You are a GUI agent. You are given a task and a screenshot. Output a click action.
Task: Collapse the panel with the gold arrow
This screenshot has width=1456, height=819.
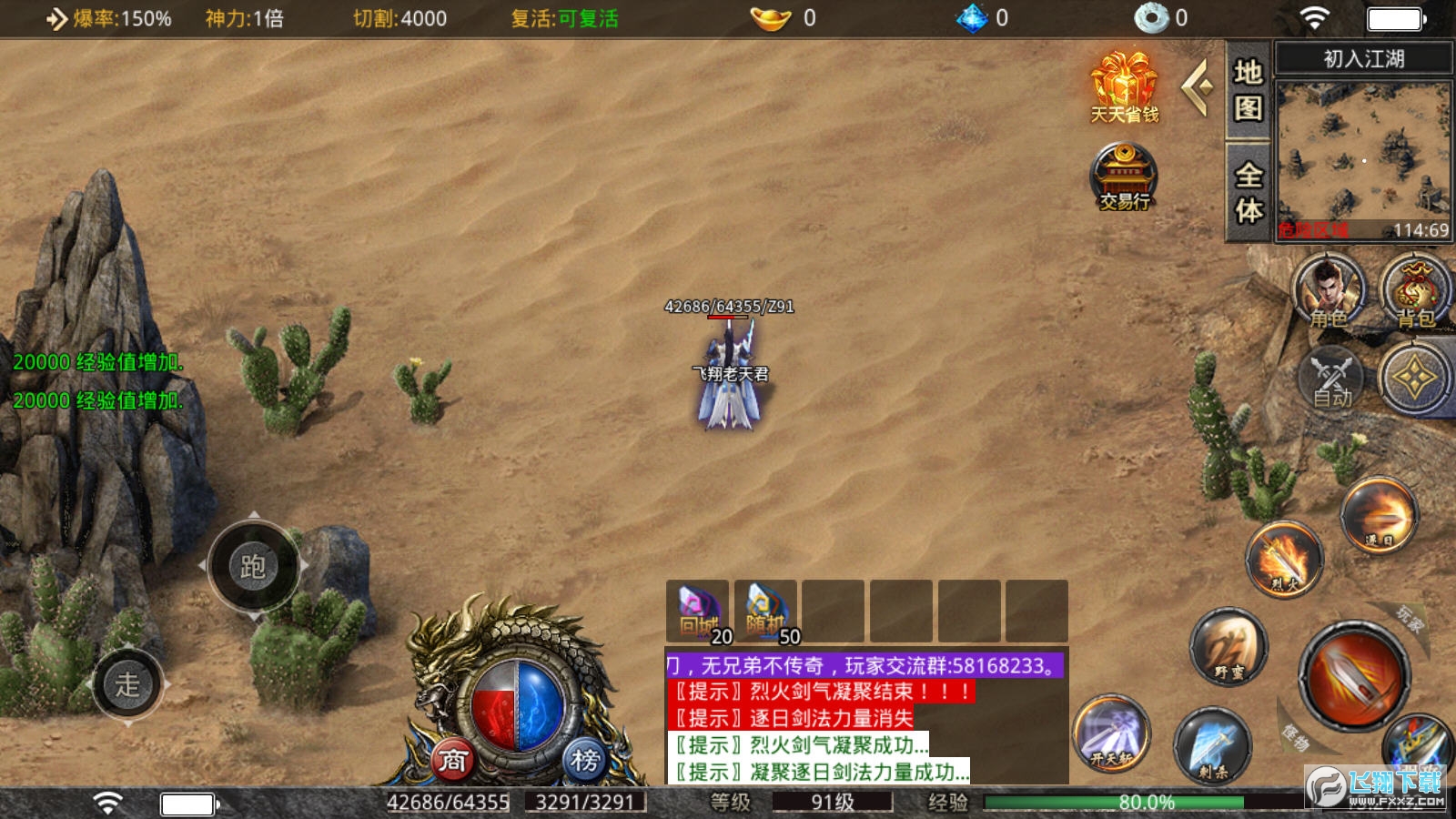pyautogui.click(x=1198, y=87)
